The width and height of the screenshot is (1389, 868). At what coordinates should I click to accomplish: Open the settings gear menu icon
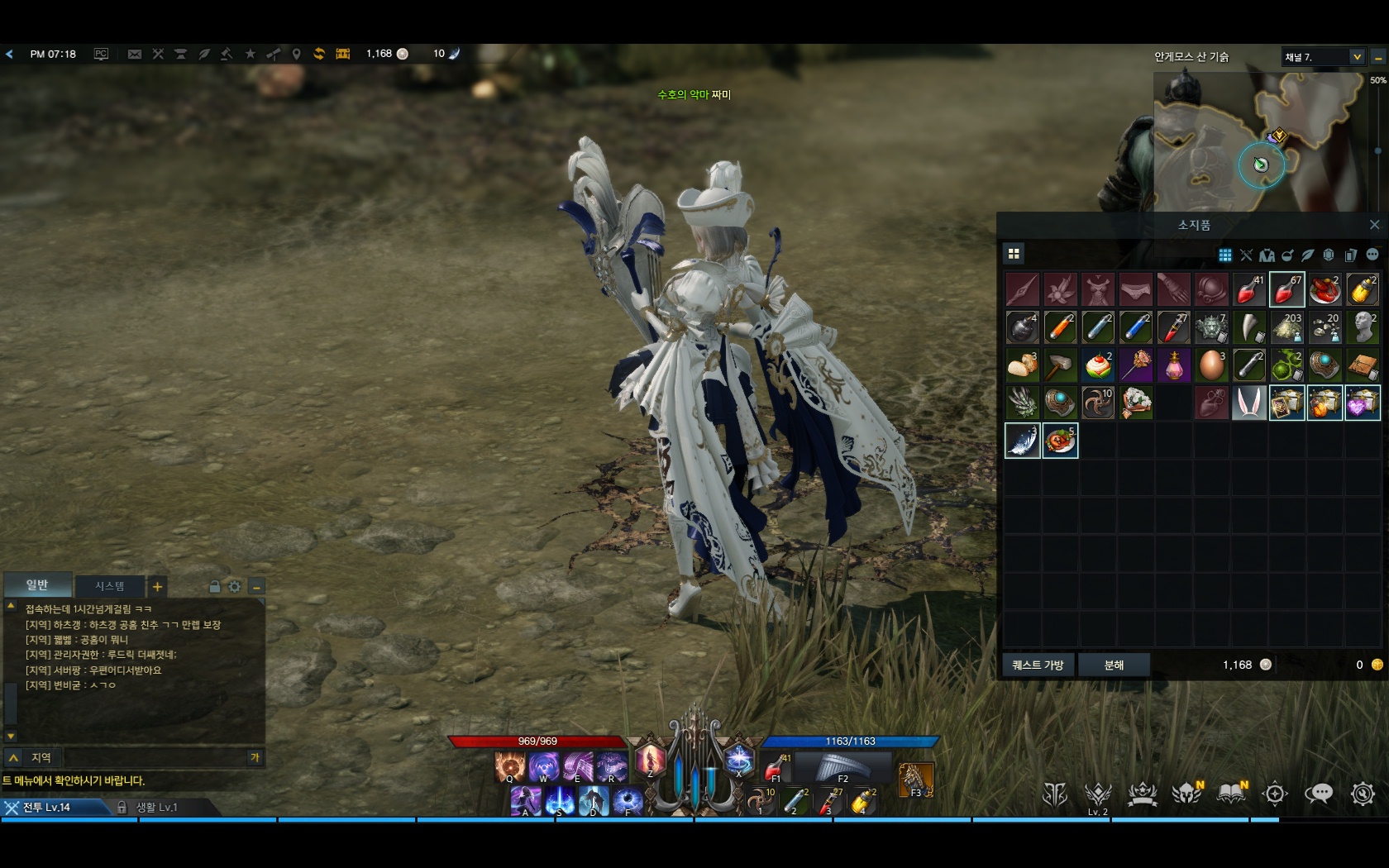(x=1362, y=794)
